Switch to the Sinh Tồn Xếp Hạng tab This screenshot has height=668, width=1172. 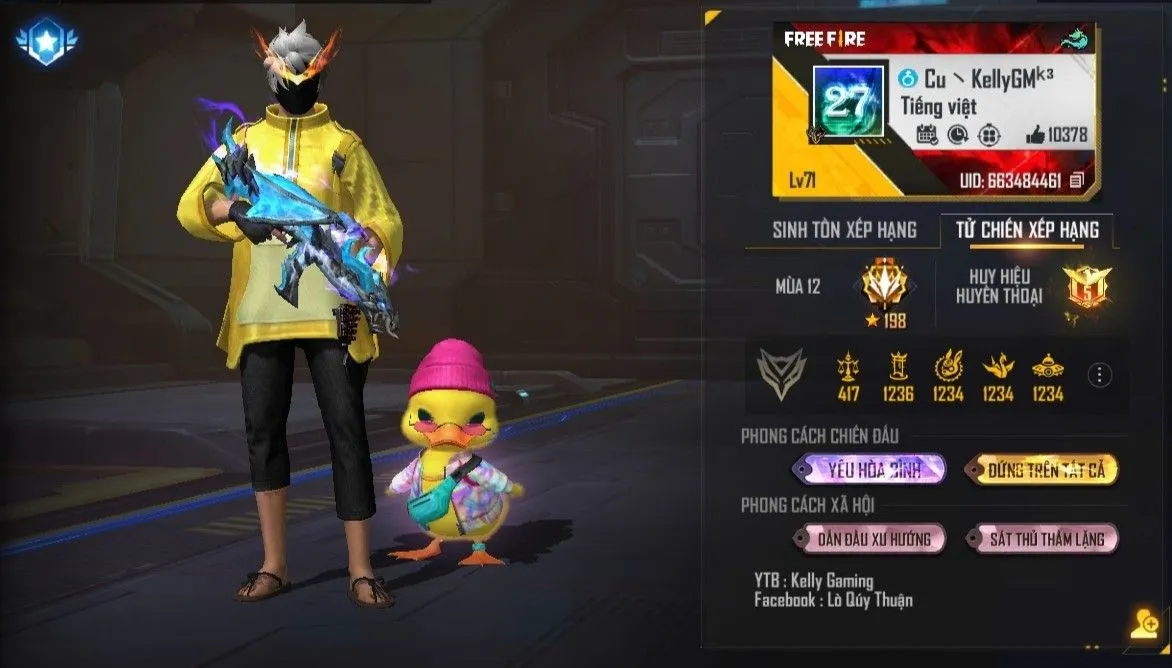[844, 230]
